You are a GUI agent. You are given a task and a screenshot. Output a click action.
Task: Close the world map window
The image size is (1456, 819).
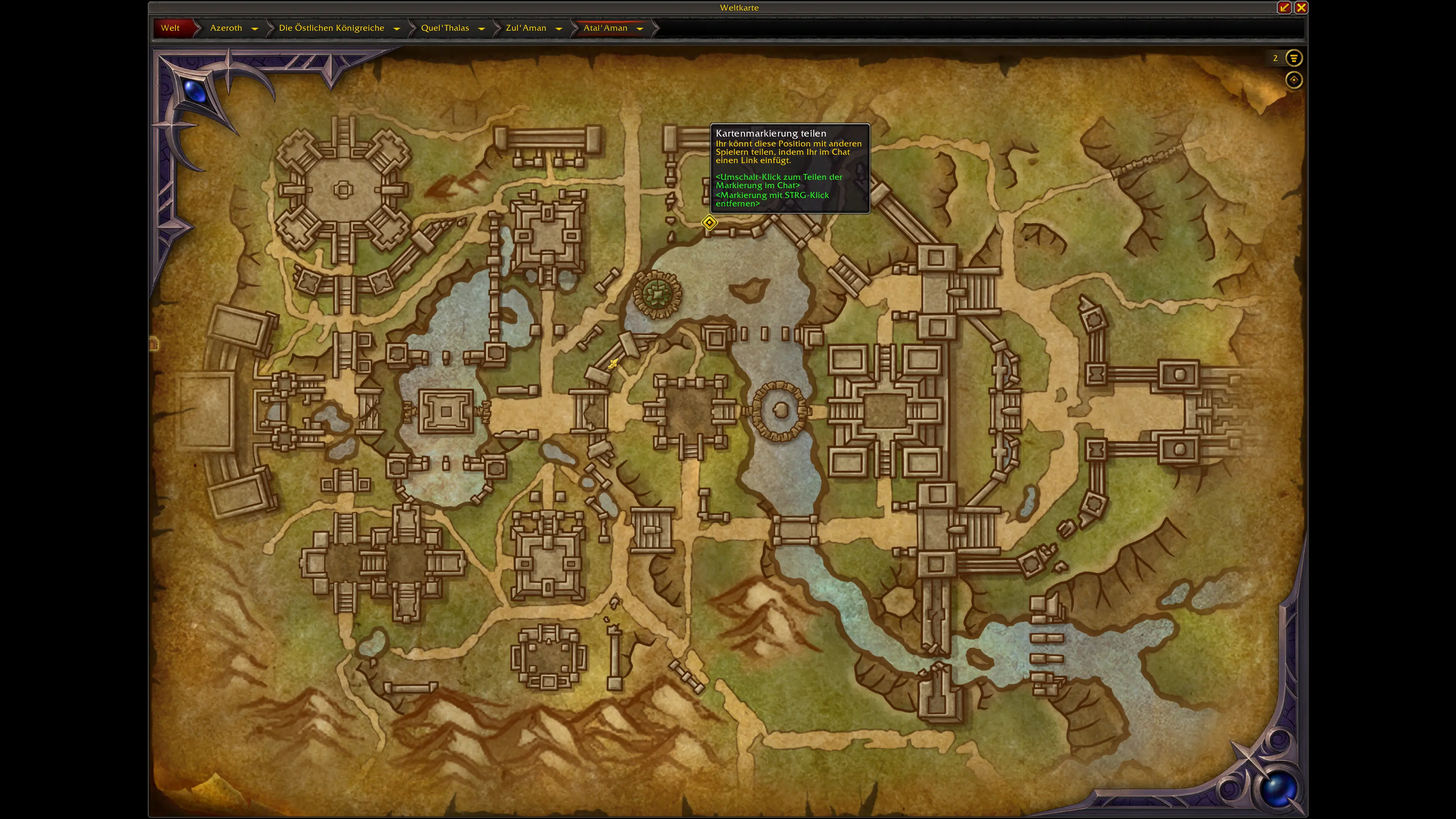pyautogui.click(x=1301, y=7)
